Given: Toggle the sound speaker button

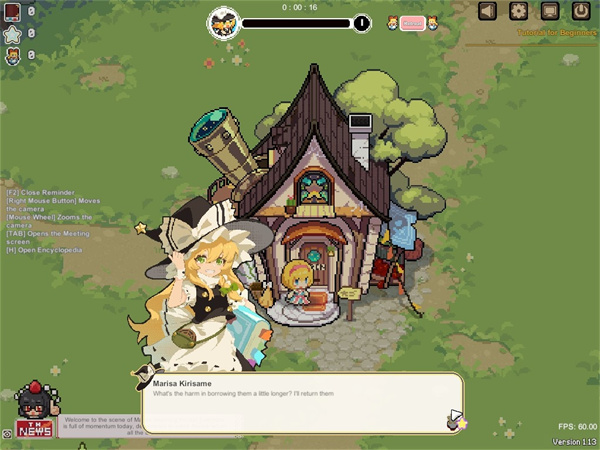Looking at the screenshot, I should (488, 11).
